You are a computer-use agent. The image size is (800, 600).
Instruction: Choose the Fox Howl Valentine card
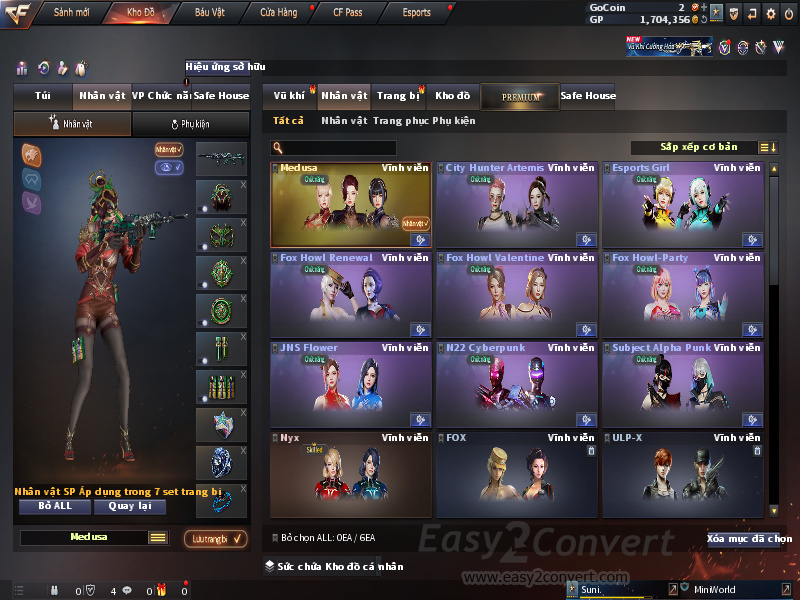tap(516, 295)
